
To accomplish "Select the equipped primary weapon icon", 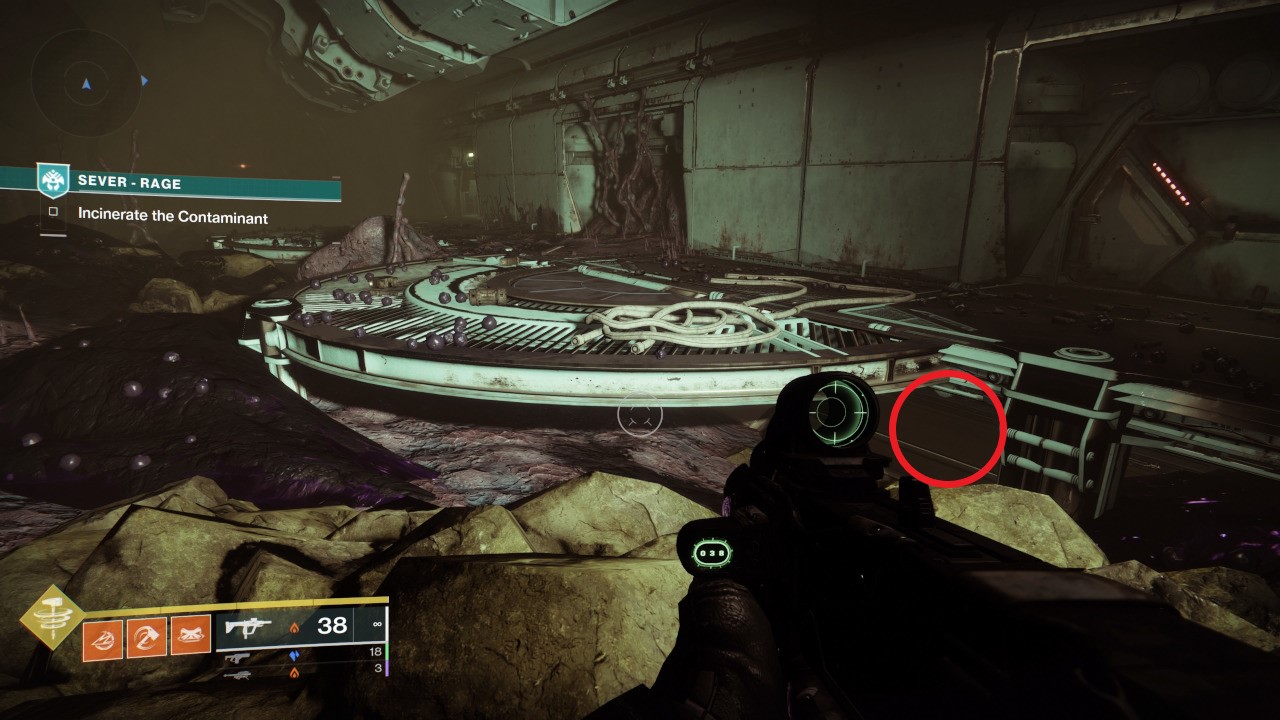I will click(x=246, y=627).
